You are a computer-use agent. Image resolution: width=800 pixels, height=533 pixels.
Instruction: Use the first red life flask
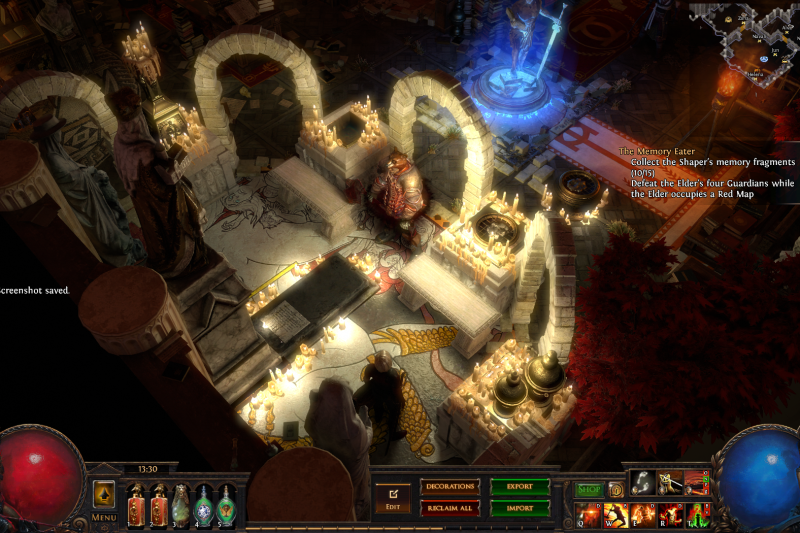pos(136,505)
